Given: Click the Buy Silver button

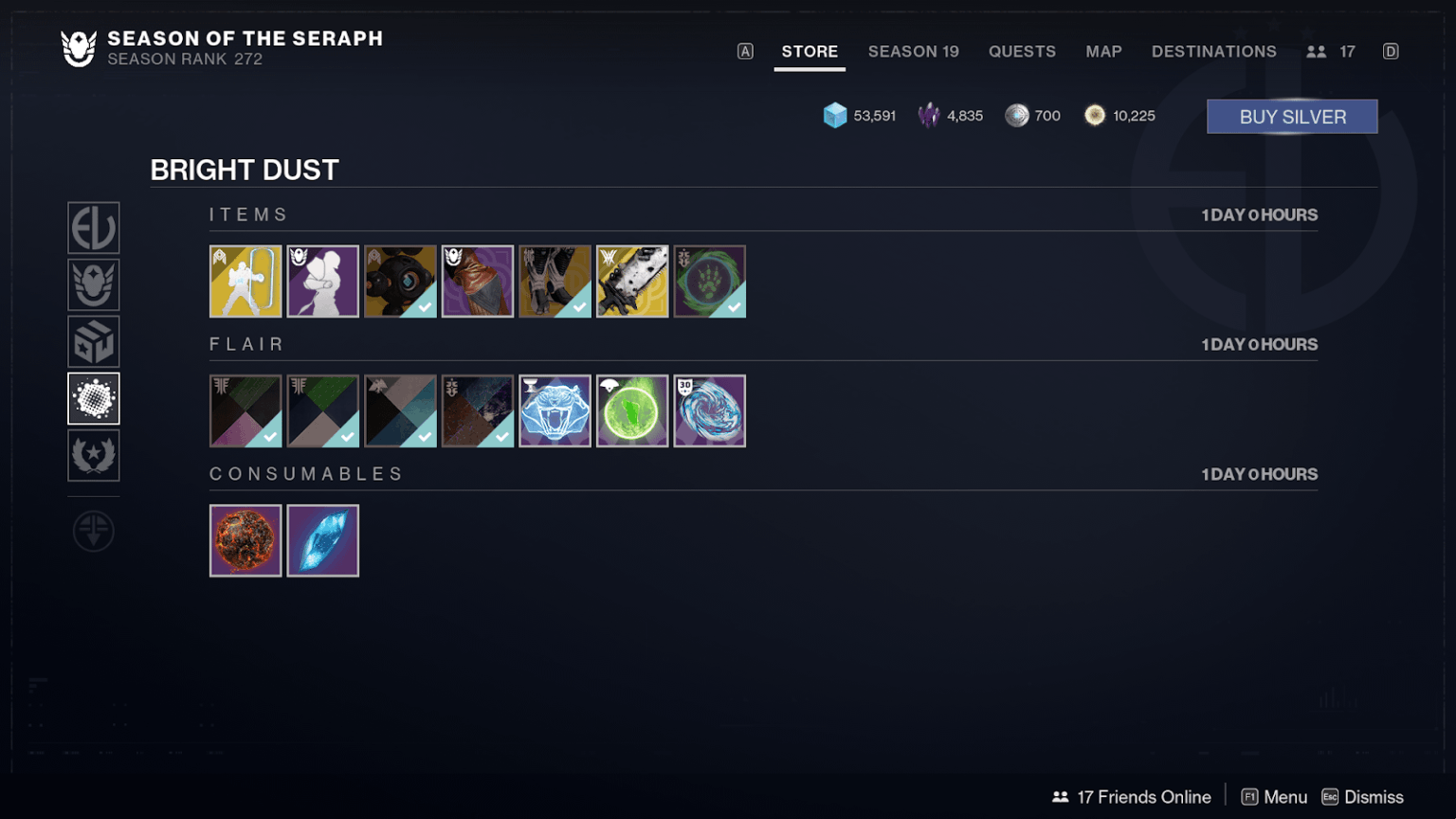Looking at the screenshot, I should [x=1291, y=116].
